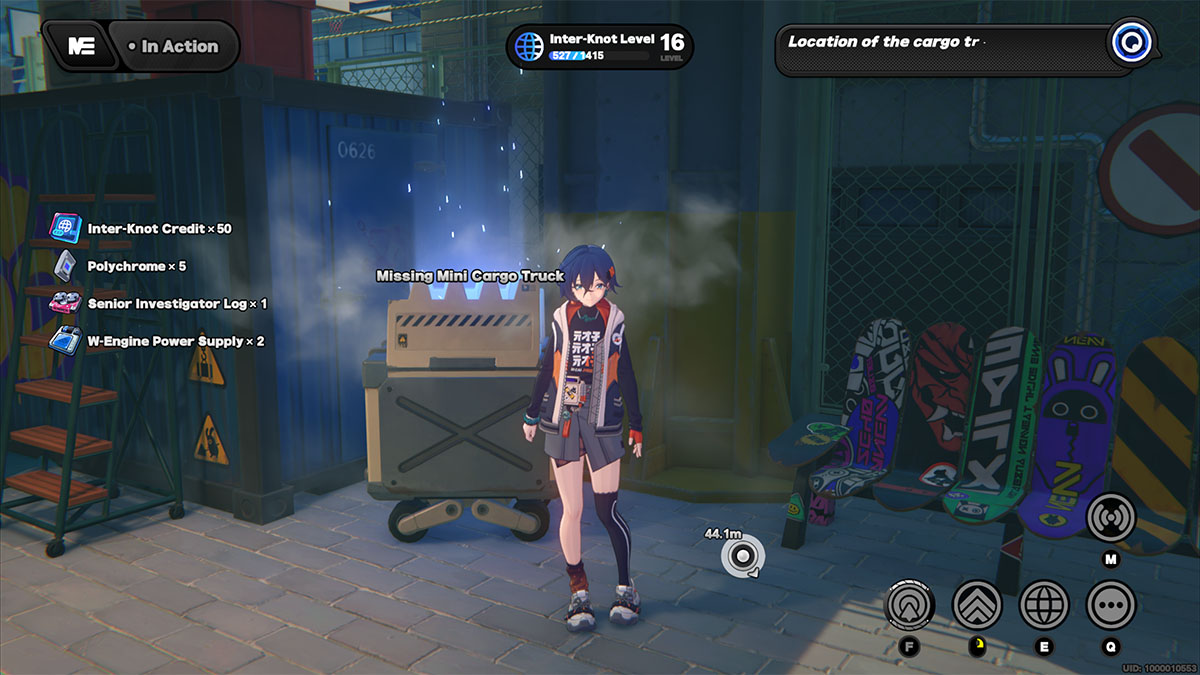Click the blue quest tracker icon
Image resolution: width=1200 pixels, height=675 pixels.
coord(1131,43)
